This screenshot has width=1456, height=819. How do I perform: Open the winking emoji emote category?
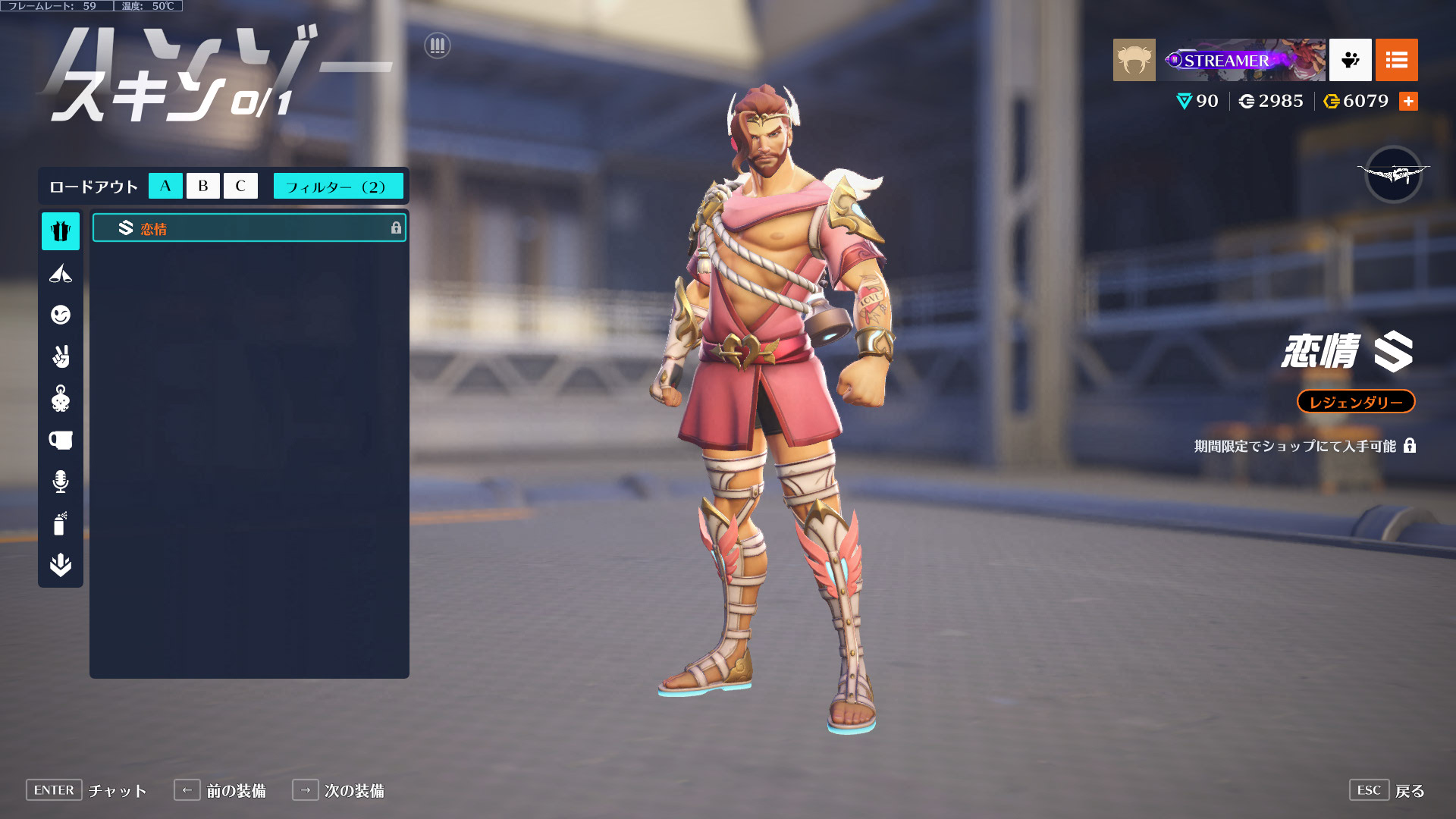(x=61, y=315)
